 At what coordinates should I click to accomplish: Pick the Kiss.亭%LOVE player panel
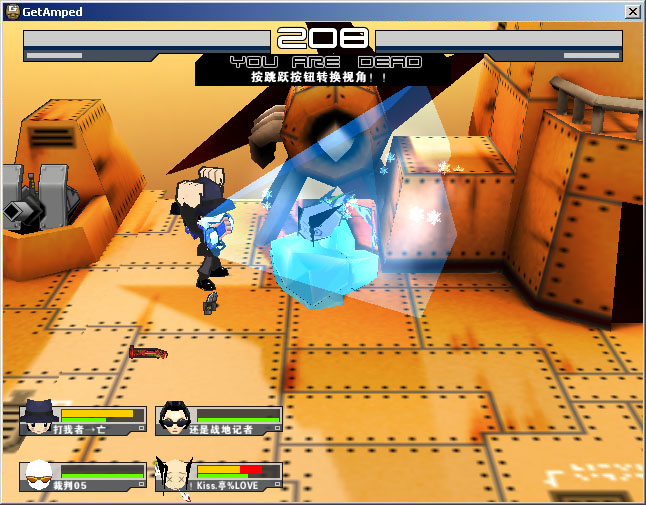pyautogui.click(x=219, y=476)
